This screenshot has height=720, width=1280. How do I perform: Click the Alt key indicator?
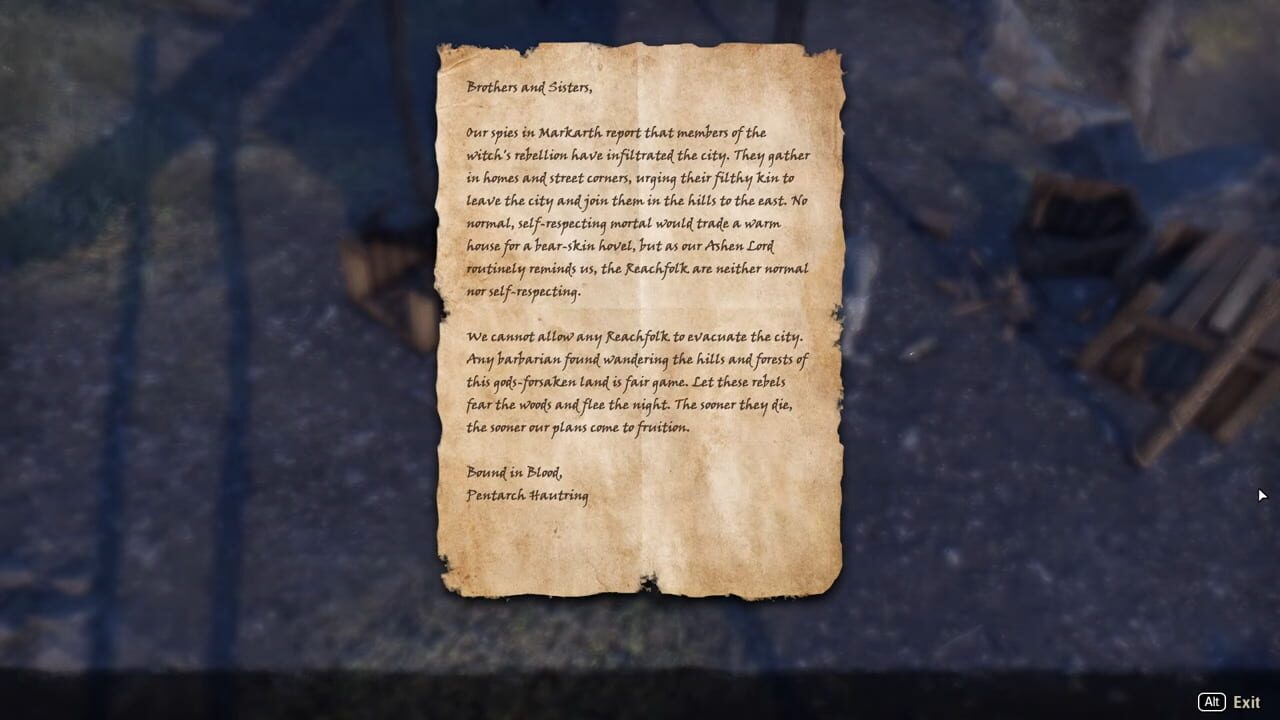point(1212,702)
